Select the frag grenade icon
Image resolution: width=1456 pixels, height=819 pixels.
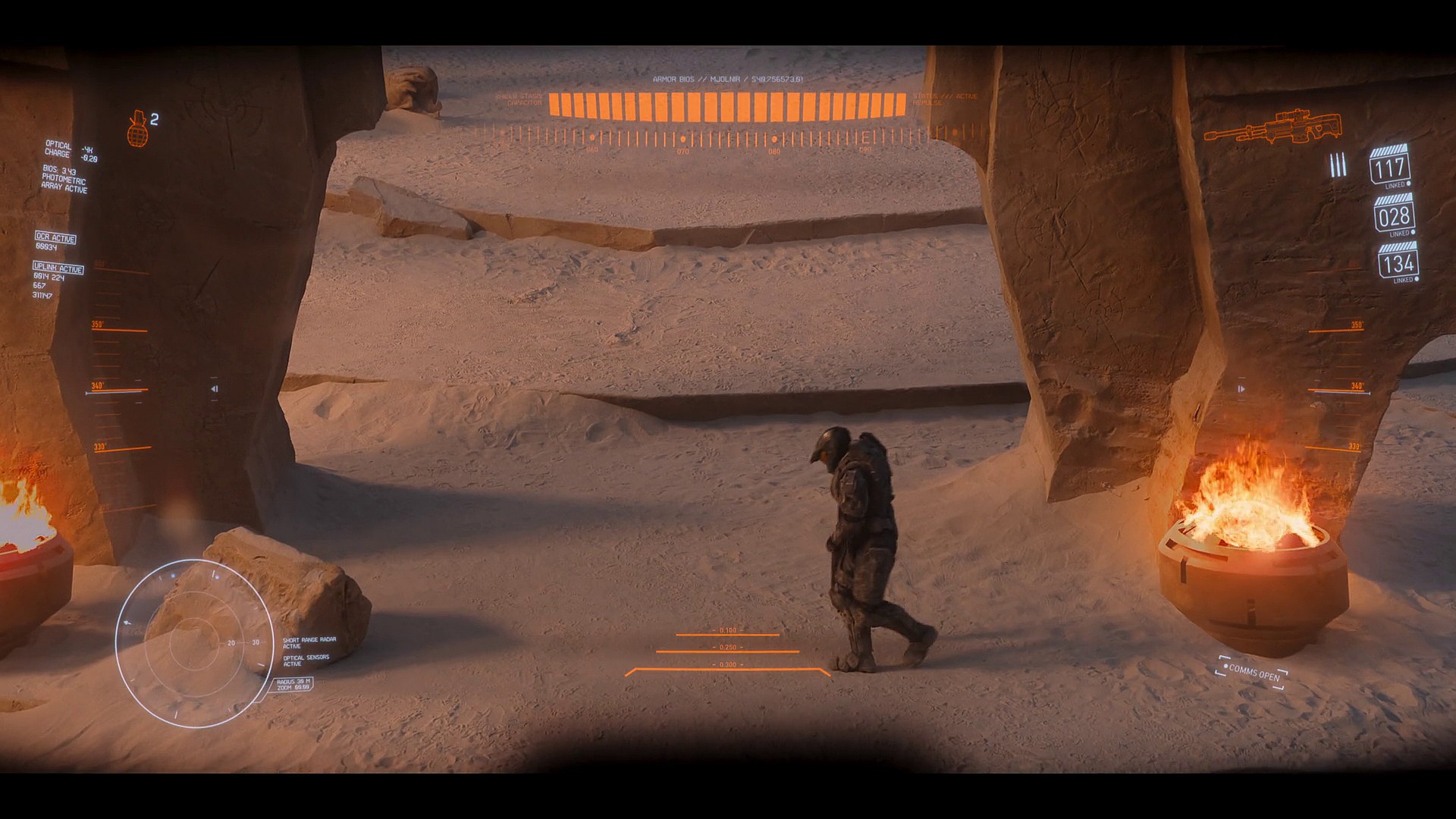tap(137, 127)
